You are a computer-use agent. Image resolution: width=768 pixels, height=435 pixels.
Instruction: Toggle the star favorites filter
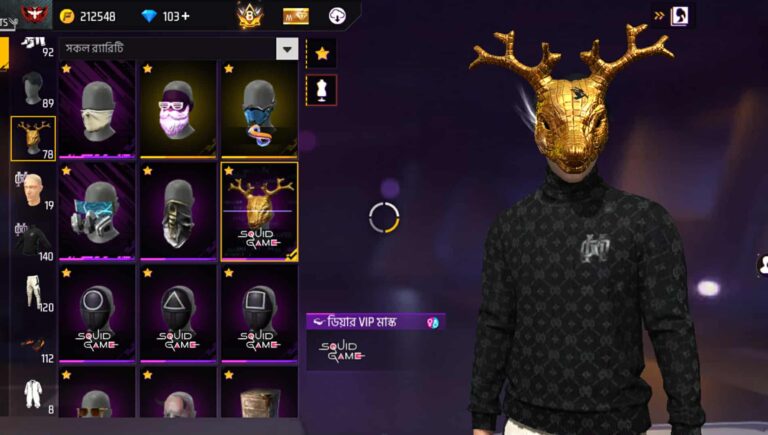pyautogui.click(x=322, y=54)
